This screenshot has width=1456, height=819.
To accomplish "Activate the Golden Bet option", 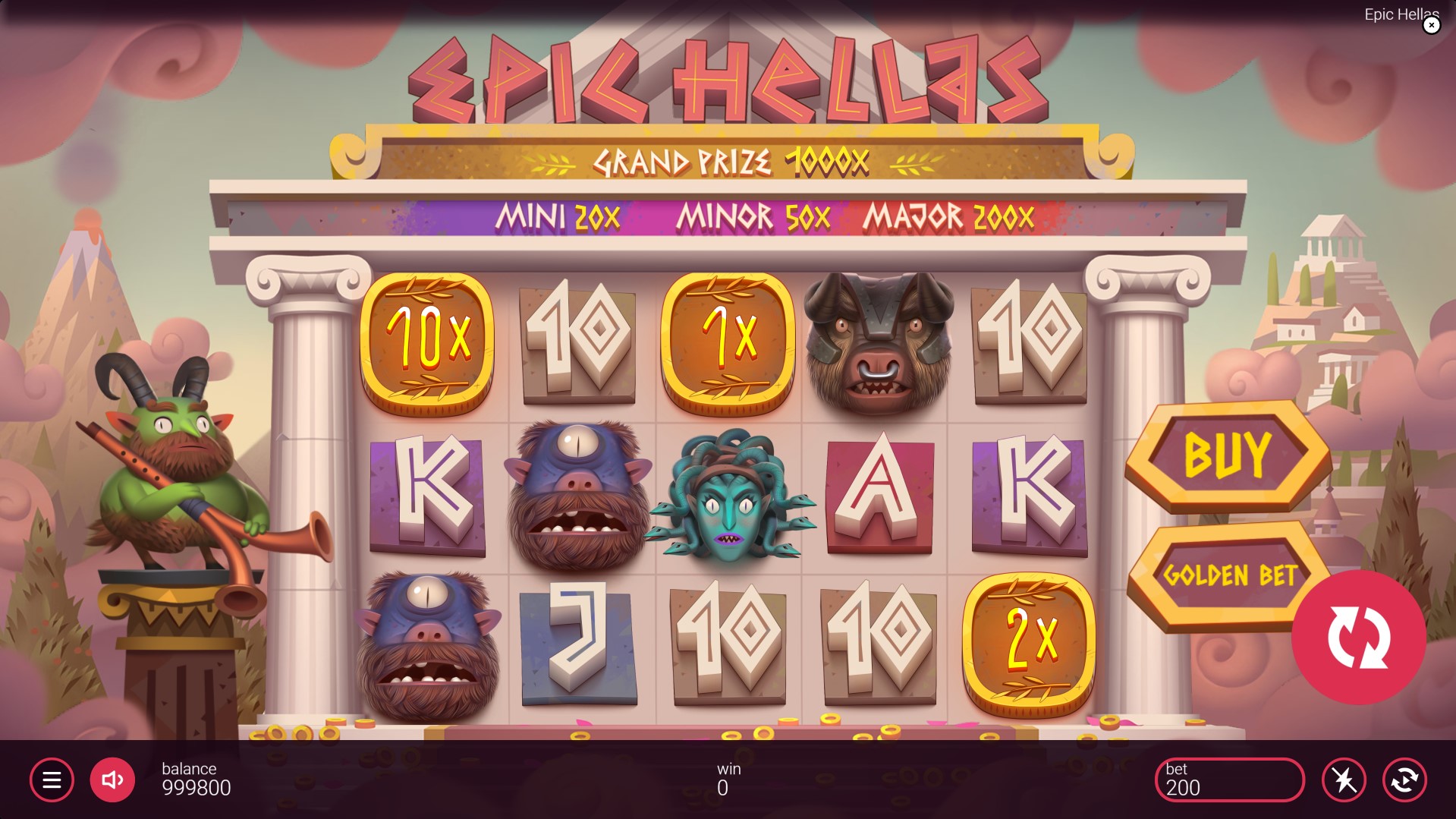I will (x=1229, y=575).
